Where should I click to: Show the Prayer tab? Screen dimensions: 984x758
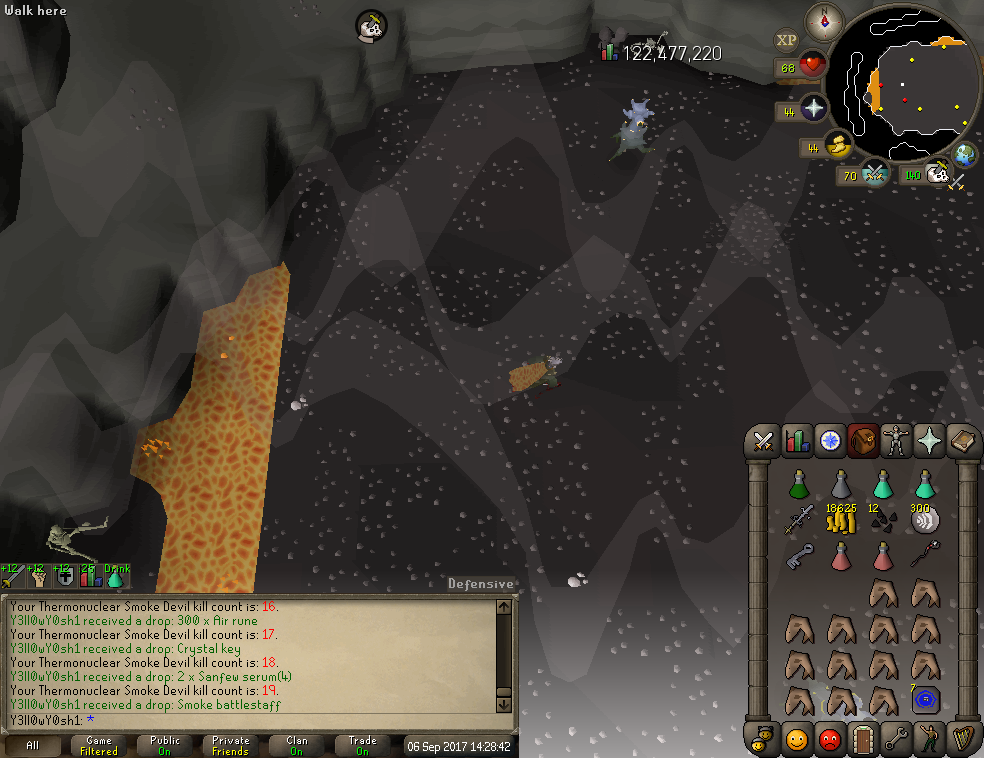[930, 440]
